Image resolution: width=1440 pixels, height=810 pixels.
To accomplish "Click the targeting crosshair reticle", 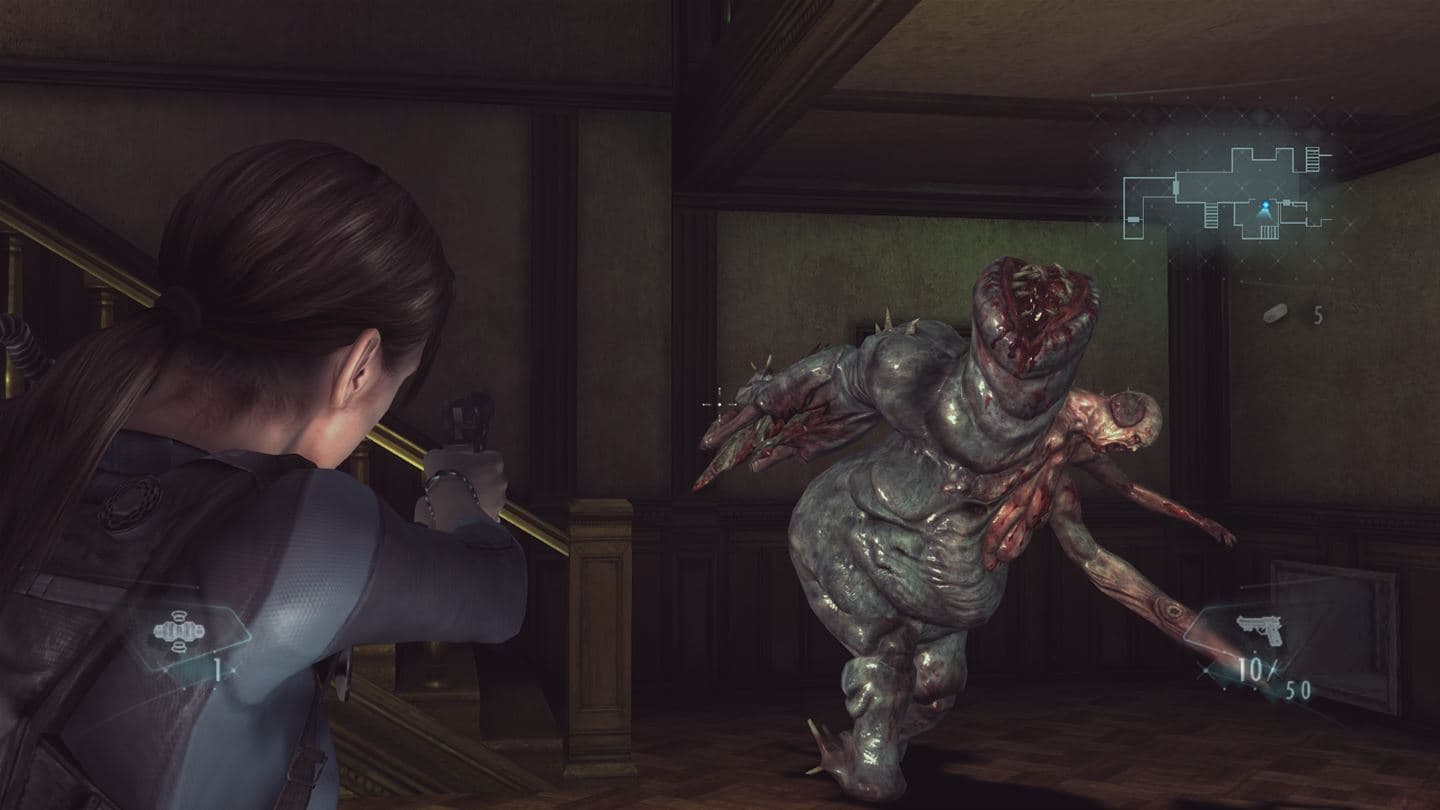I will pyautogui.click(x=719, y=406).
